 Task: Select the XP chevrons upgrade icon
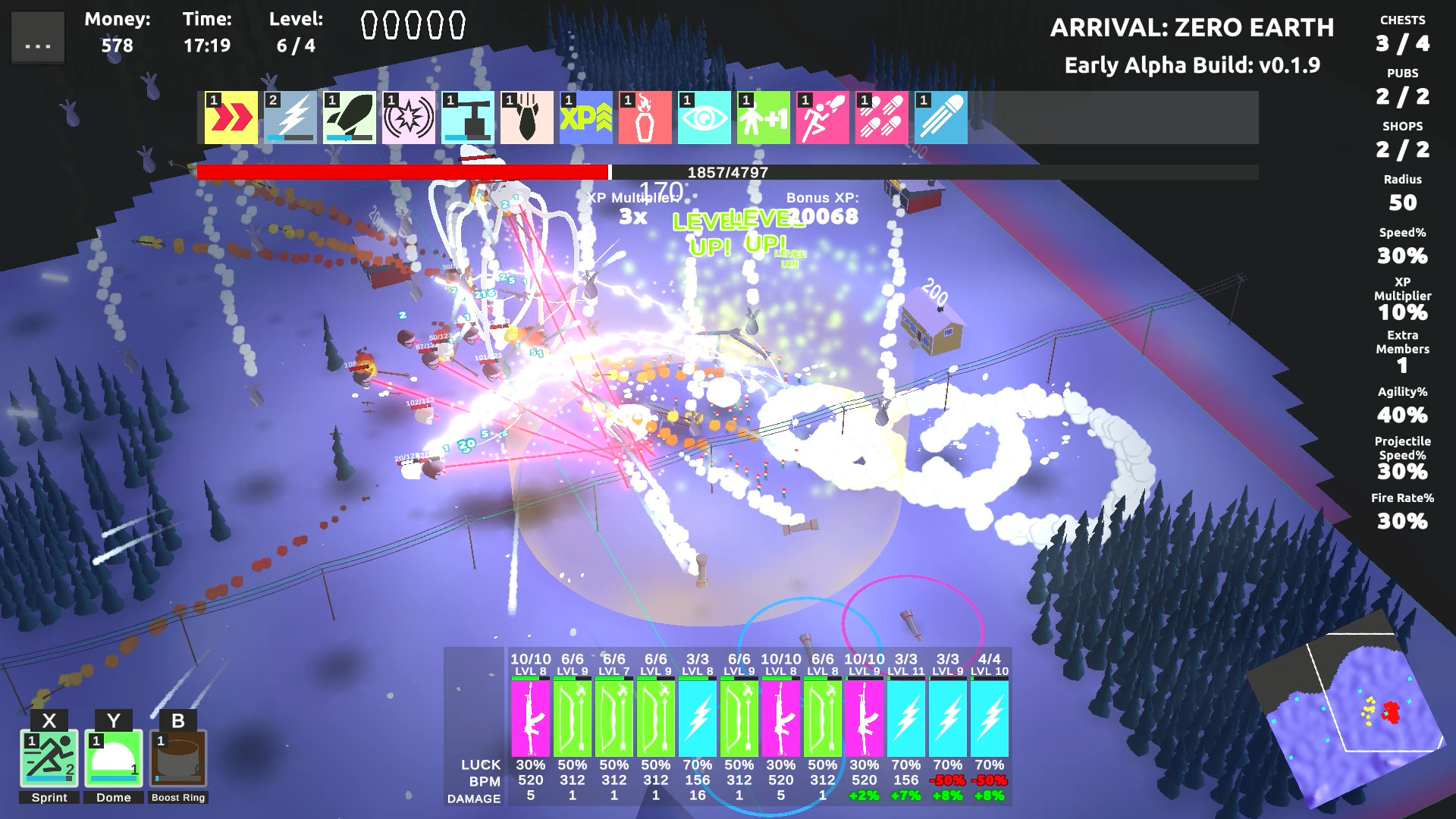point(586,118)
